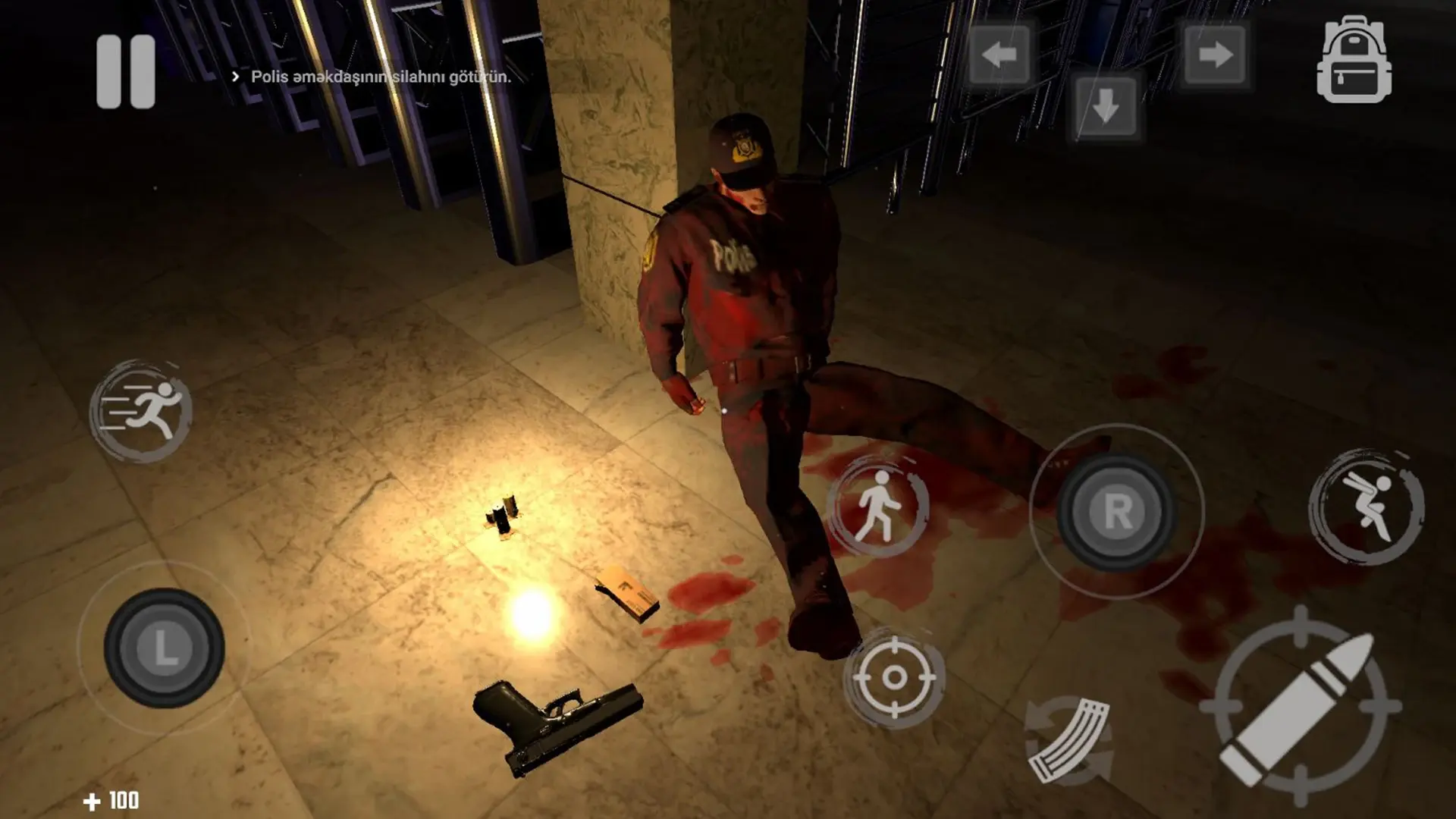Tap the R joystick control

click(1116, 513)
